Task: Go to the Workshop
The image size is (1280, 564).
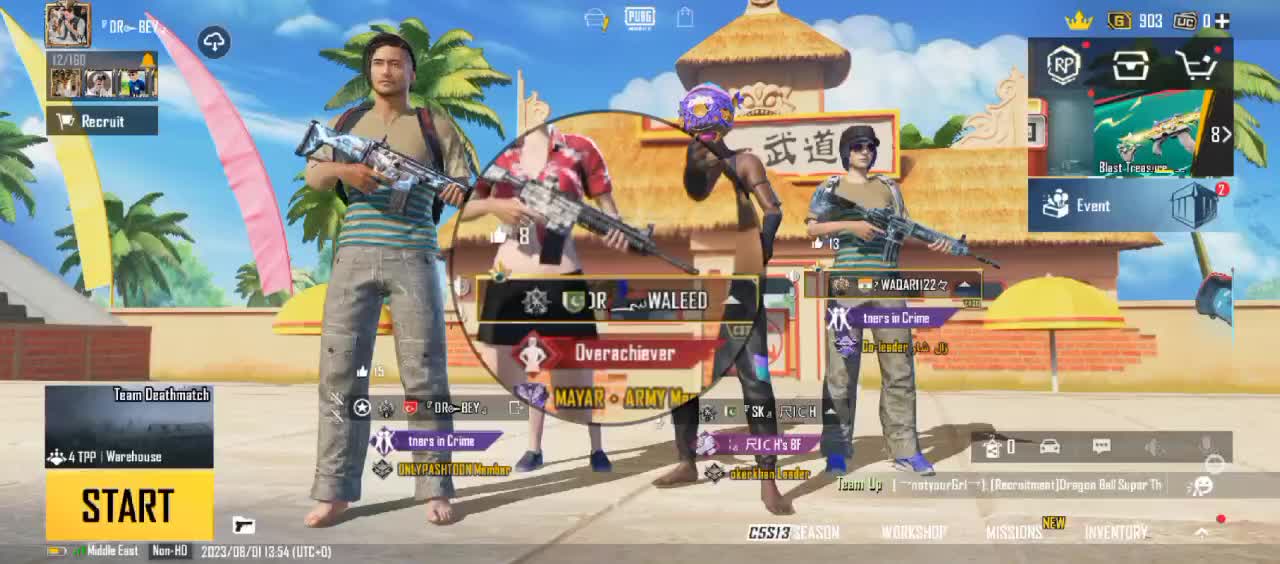Action: click(914, 533)
